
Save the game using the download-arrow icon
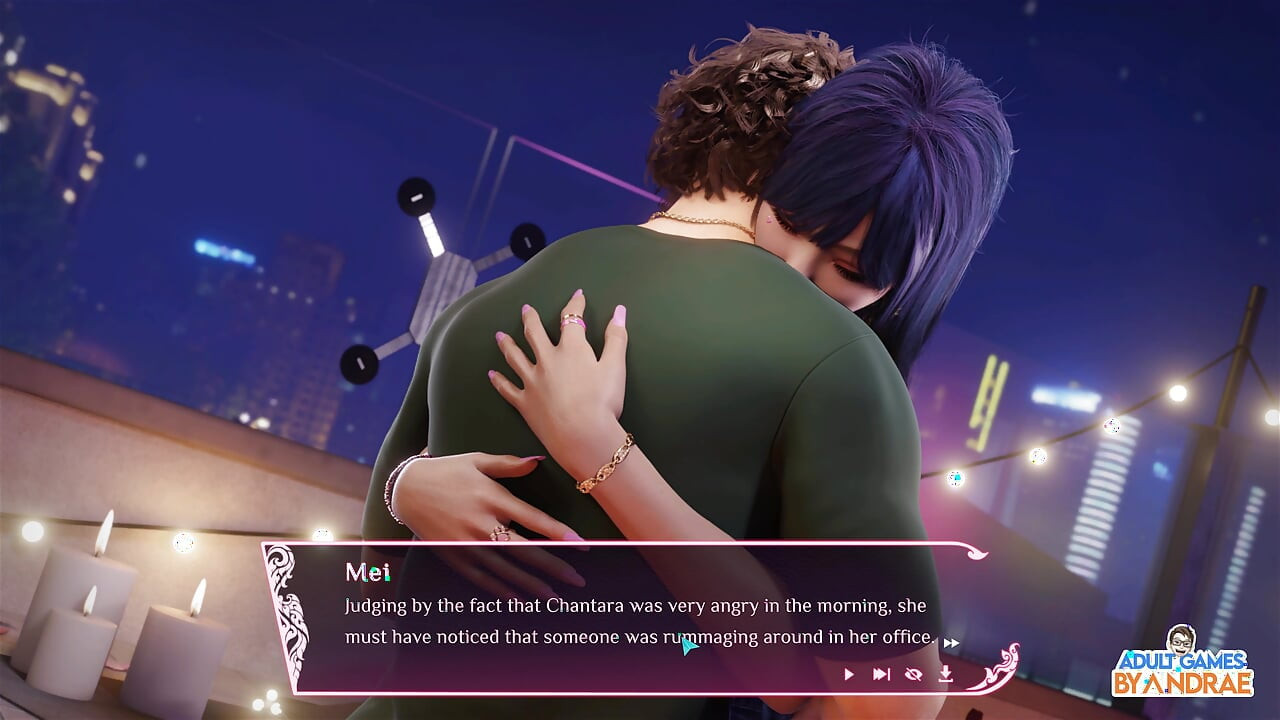click(x=945, y=675)
